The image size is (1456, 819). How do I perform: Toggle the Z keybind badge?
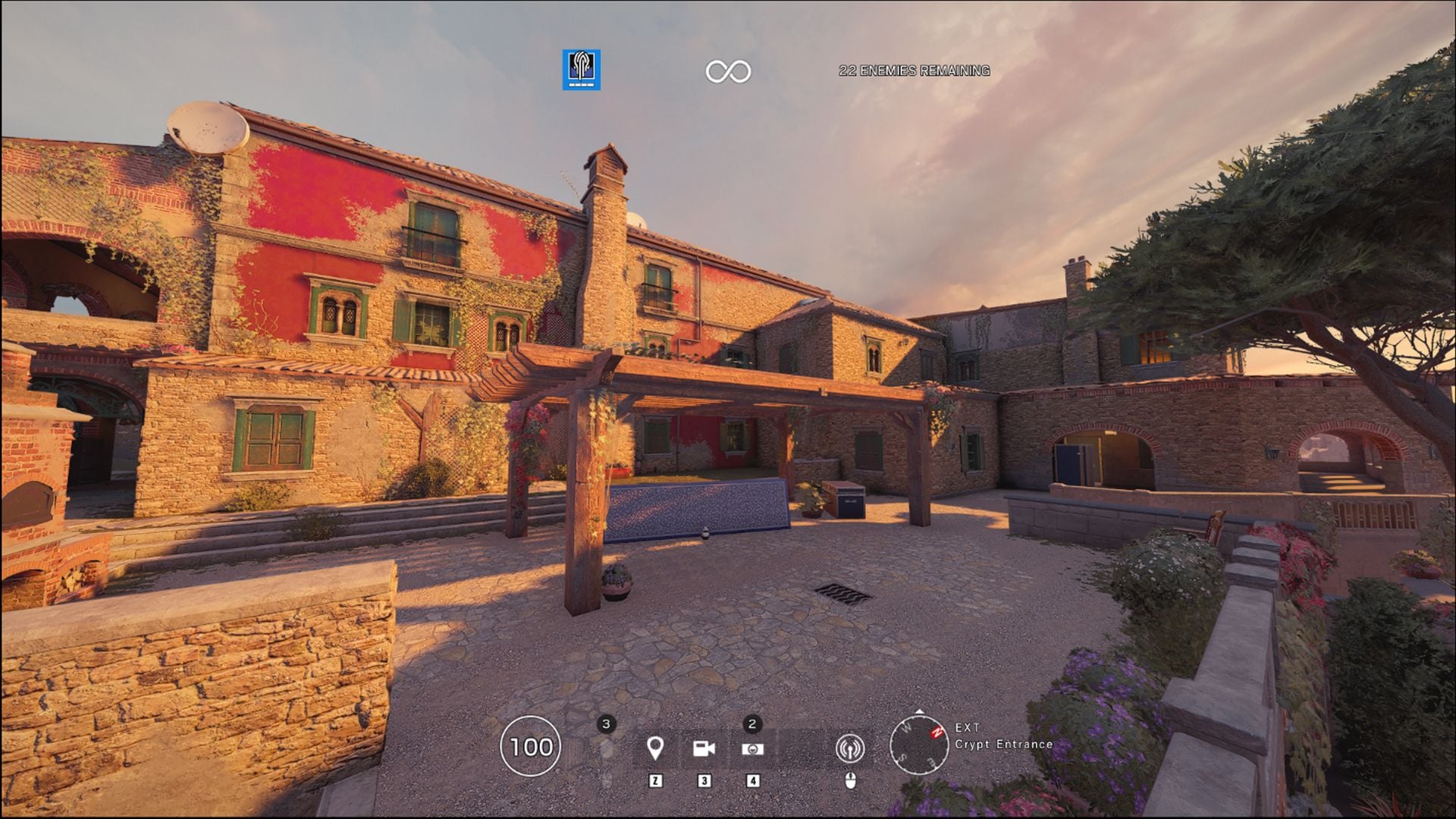pyautogui.click(x=655, y=781)
